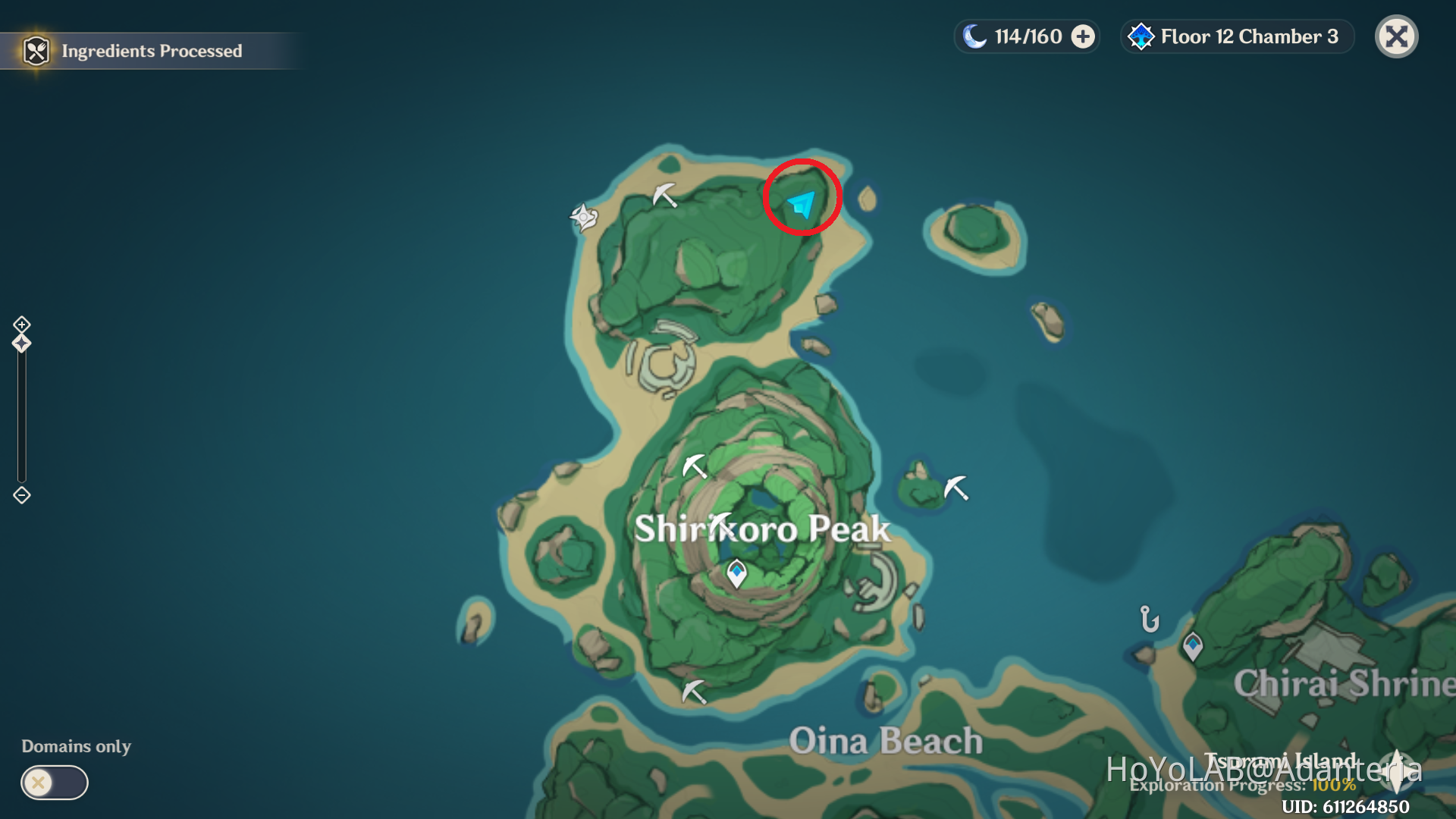Open the teleport waypoint near Chirai Shrine
This screenshot has height=819, width=1456.
point(1192,645)
